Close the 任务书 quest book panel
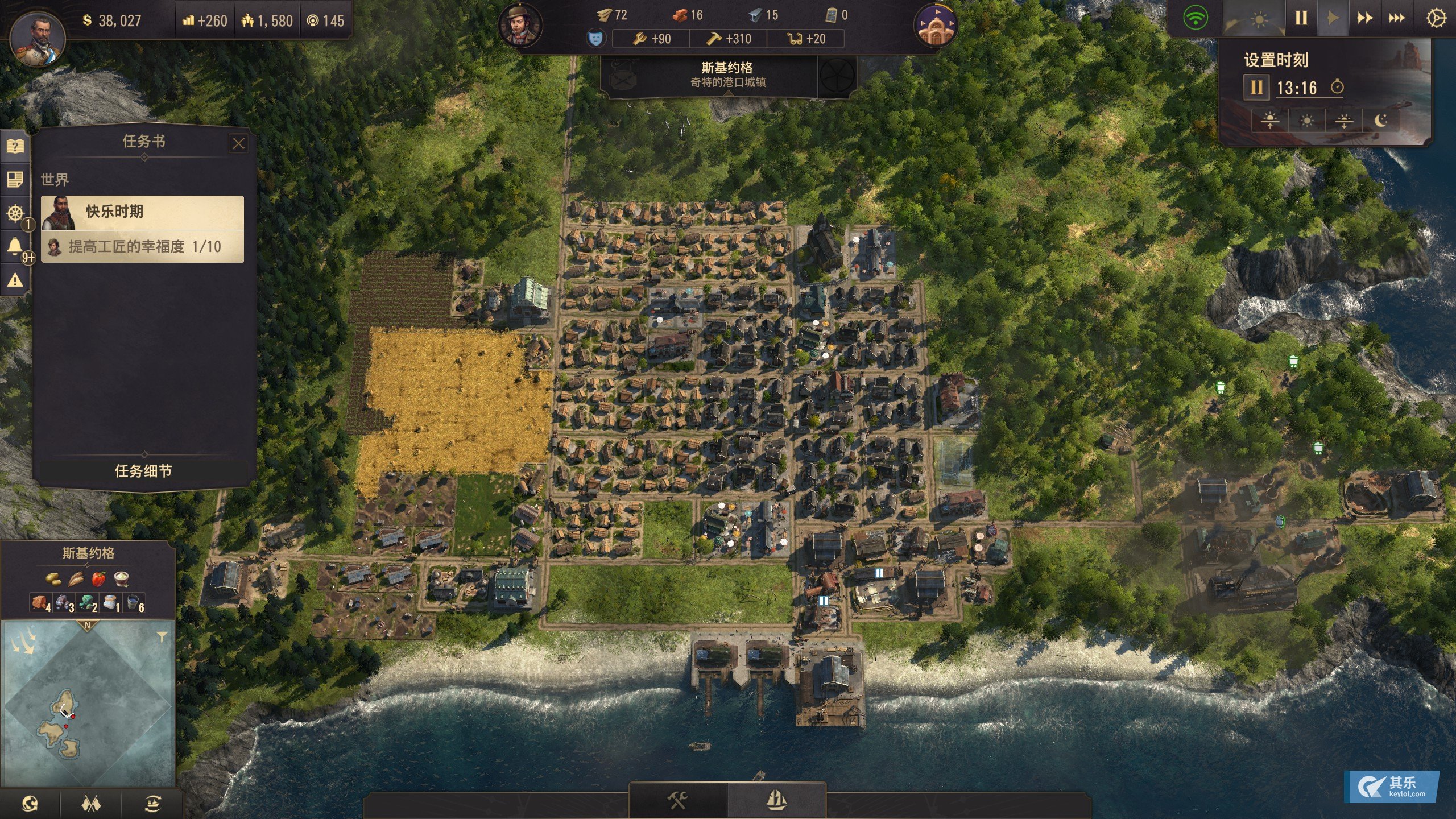The image size is (1456, 819). tap(238, 143)
